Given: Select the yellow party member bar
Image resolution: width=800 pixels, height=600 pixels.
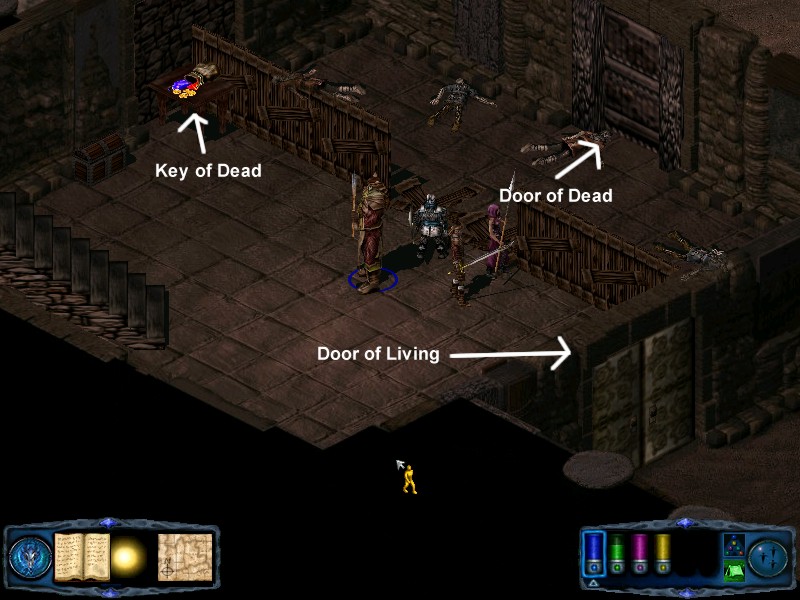Looking at the screenshot, I should 662,552.
